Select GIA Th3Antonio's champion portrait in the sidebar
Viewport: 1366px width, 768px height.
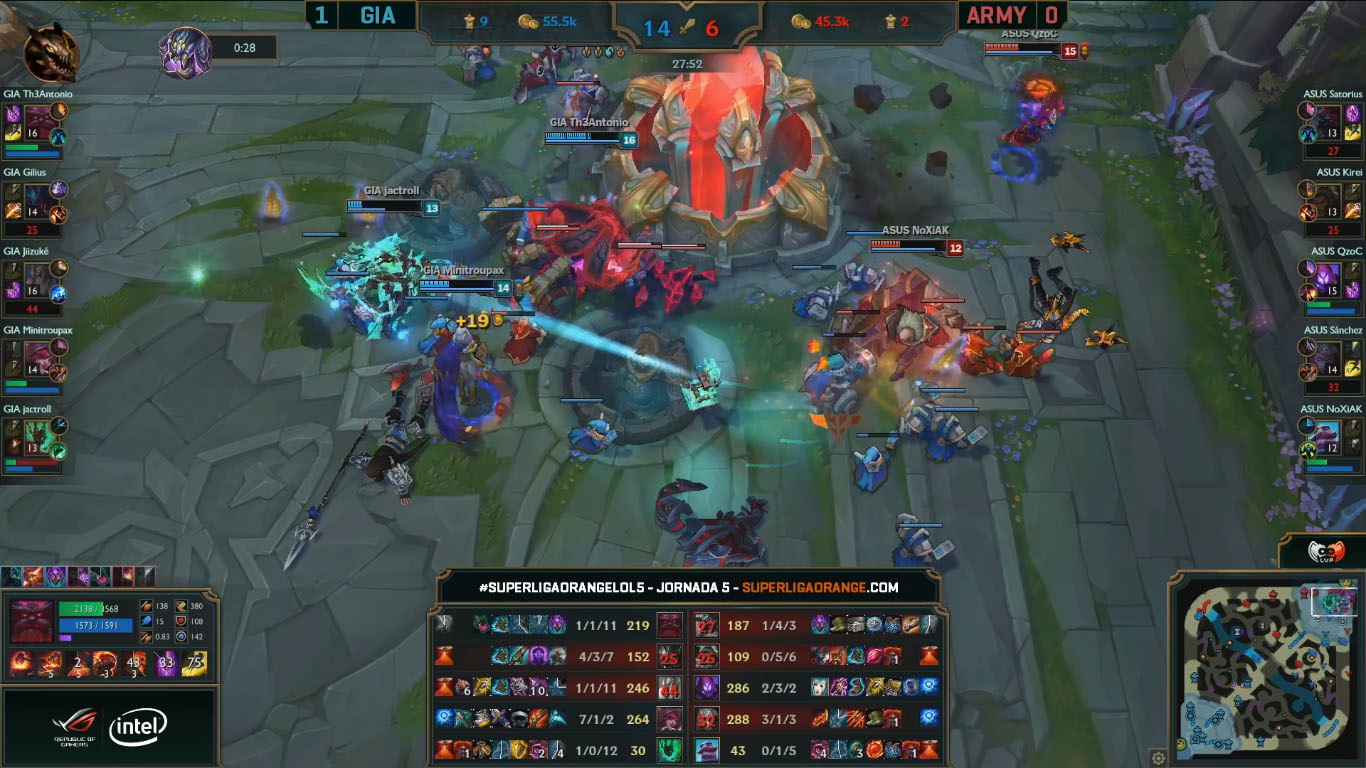pos(37,119)
